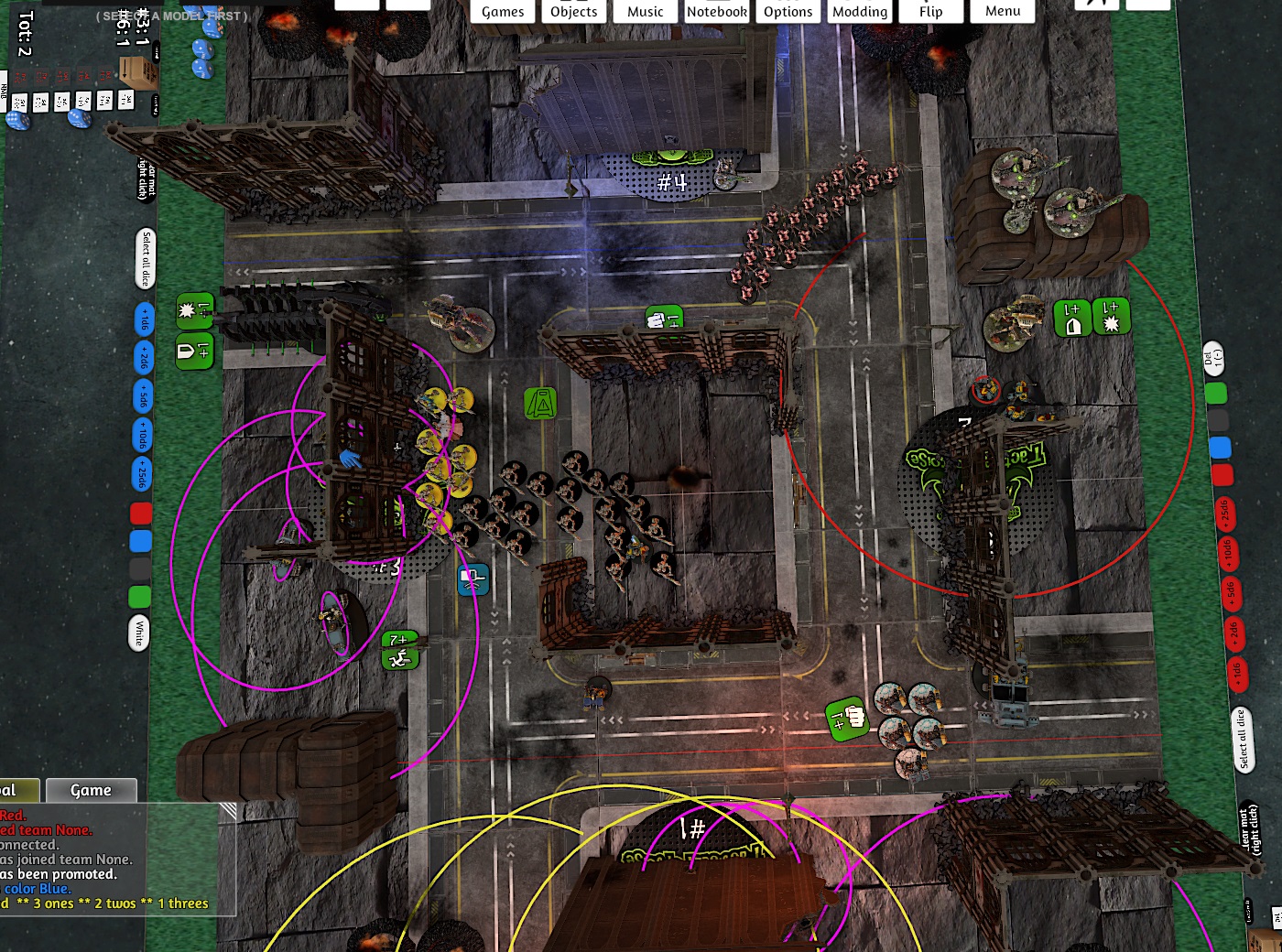The width and height of the screenshot is (1282, 952).
Task: Add ten dice with blue +10d6 button
Action: (144, 435)
